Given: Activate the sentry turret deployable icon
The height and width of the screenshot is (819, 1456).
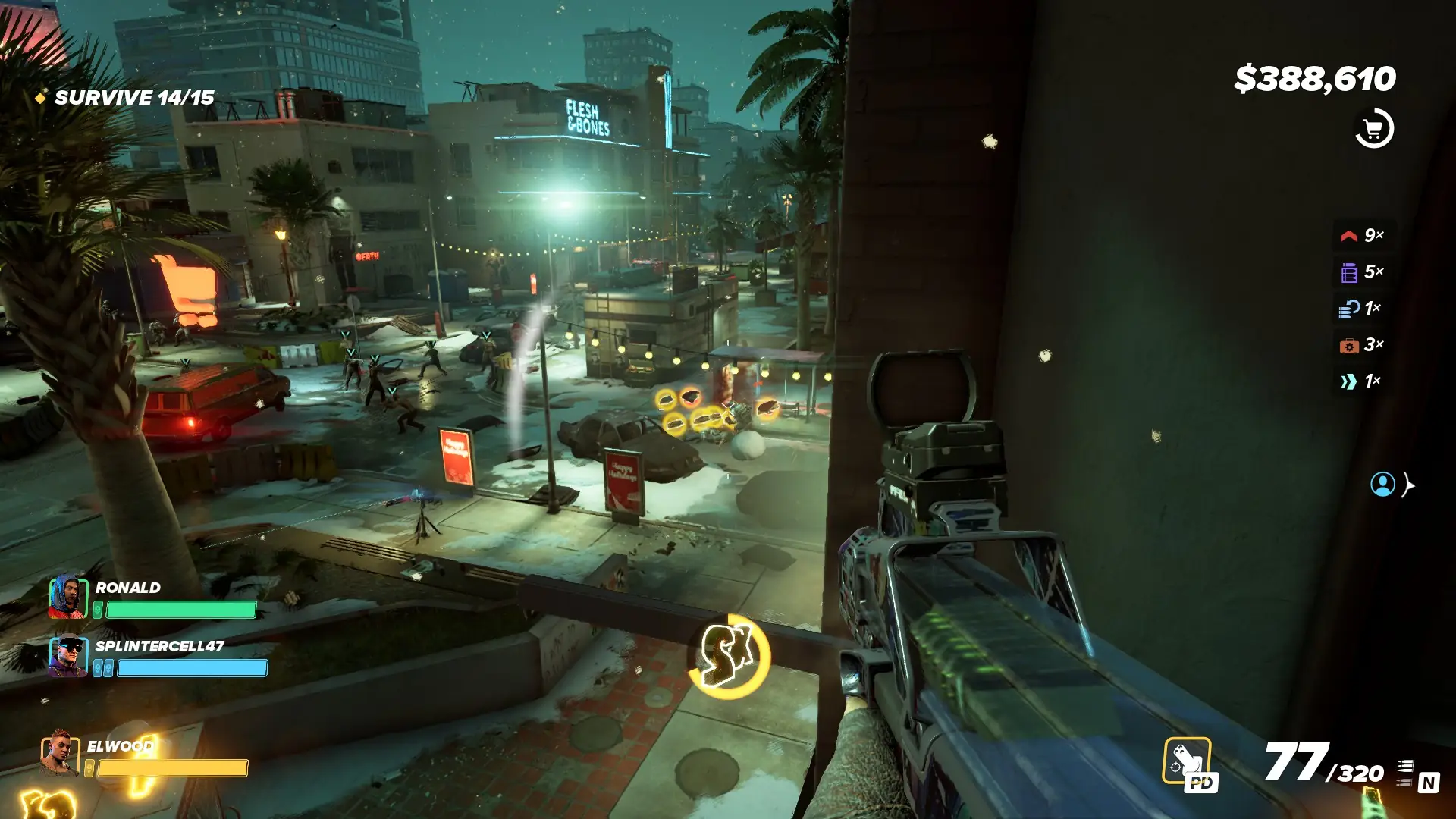Looking at the screenshot, I should click(x=1187, y=761).
